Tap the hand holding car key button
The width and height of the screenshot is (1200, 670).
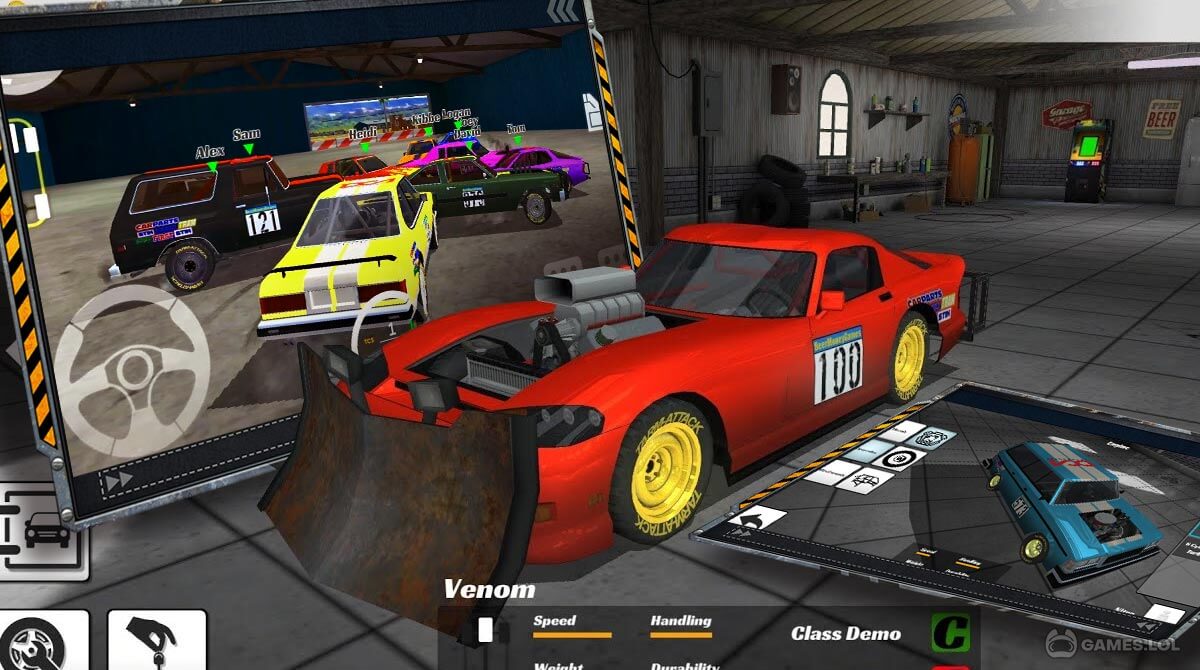coord(155,641)
